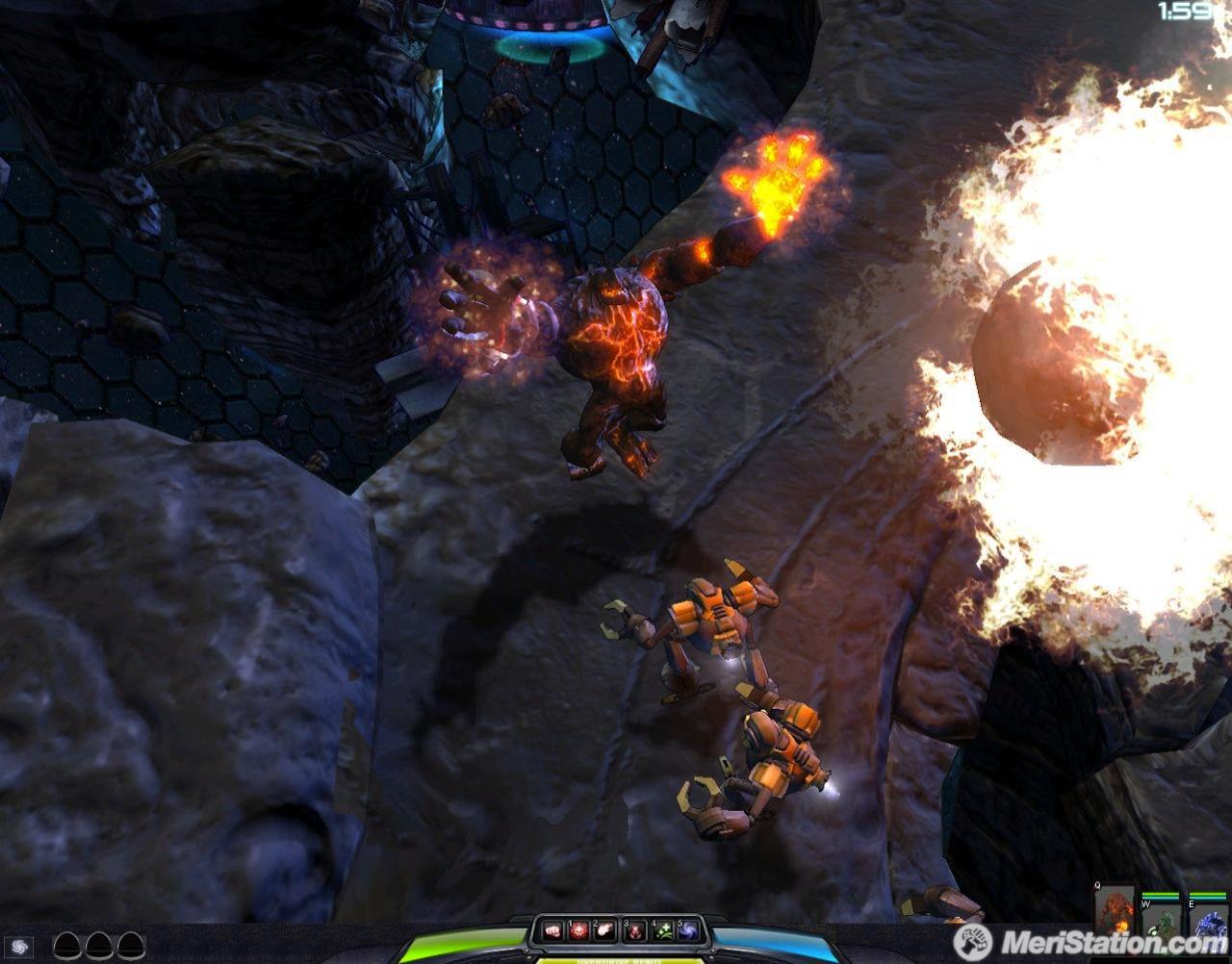Click the 1:59 match timer display
The width and height of the screenshot is (1232, 964).
coord(1186,13)
